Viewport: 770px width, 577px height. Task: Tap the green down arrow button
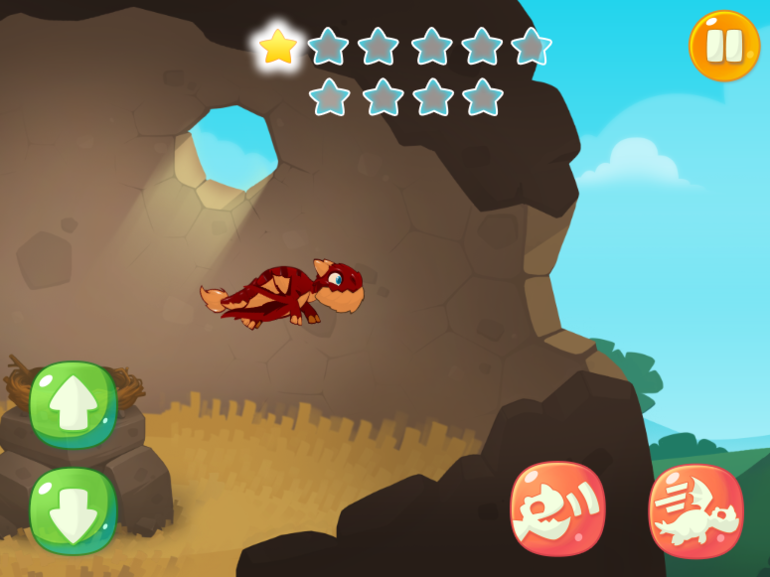point(73,510)
